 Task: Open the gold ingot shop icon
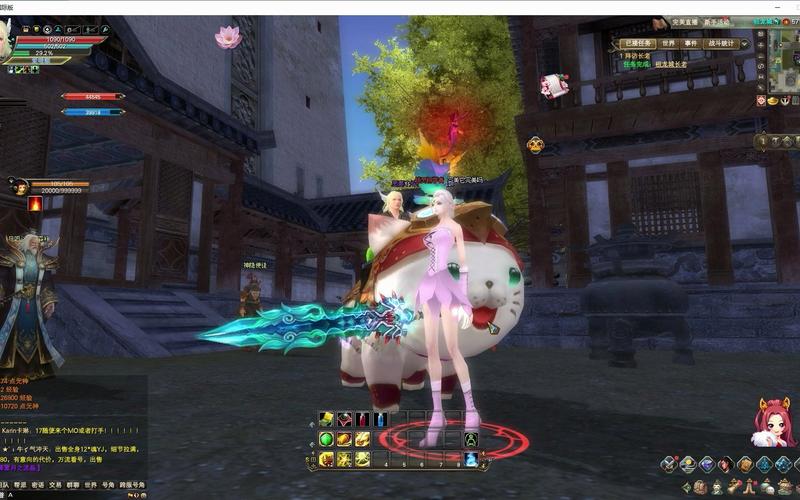(774, 101)
